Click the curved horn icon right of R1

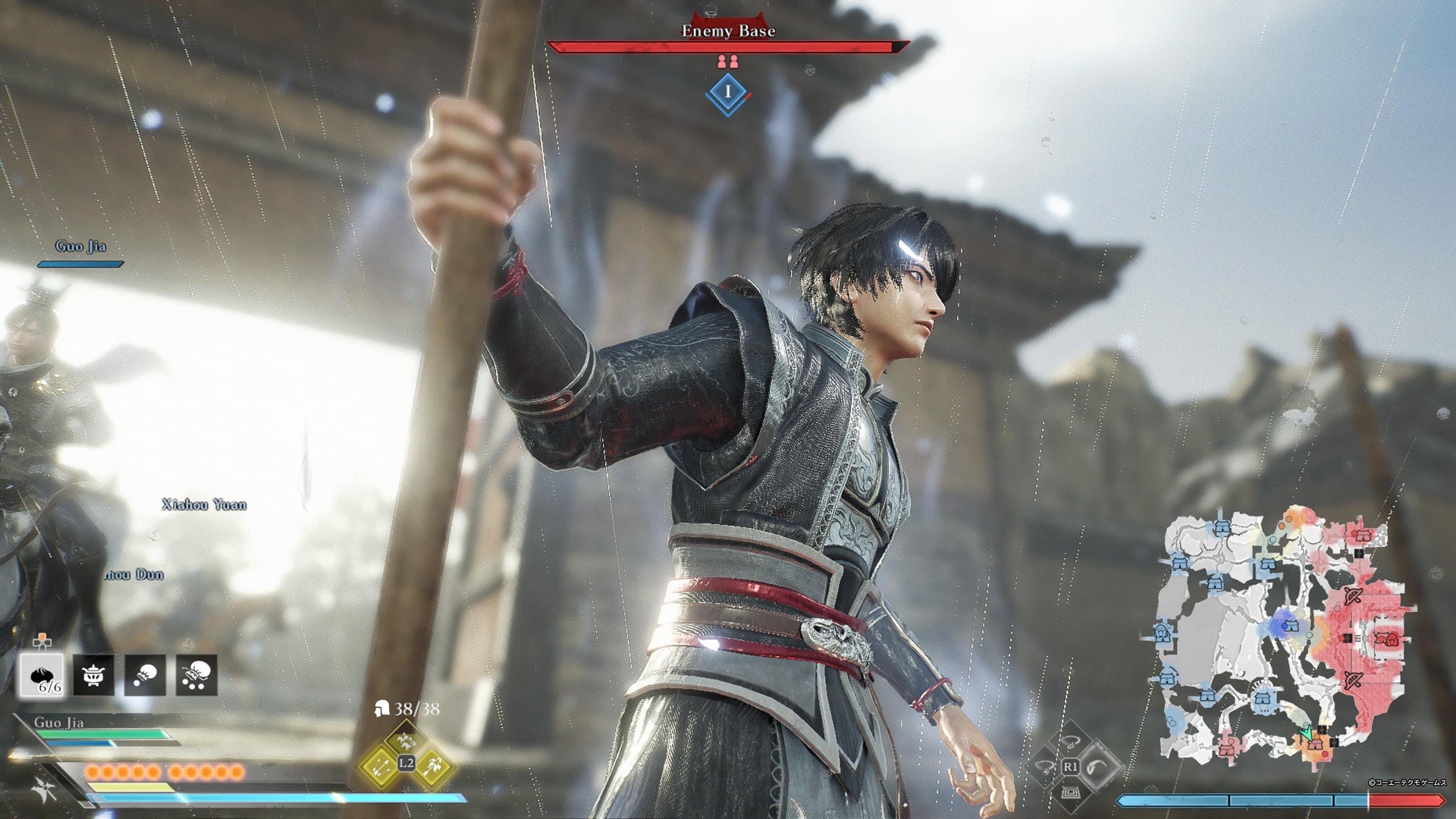click(1097, 767)
